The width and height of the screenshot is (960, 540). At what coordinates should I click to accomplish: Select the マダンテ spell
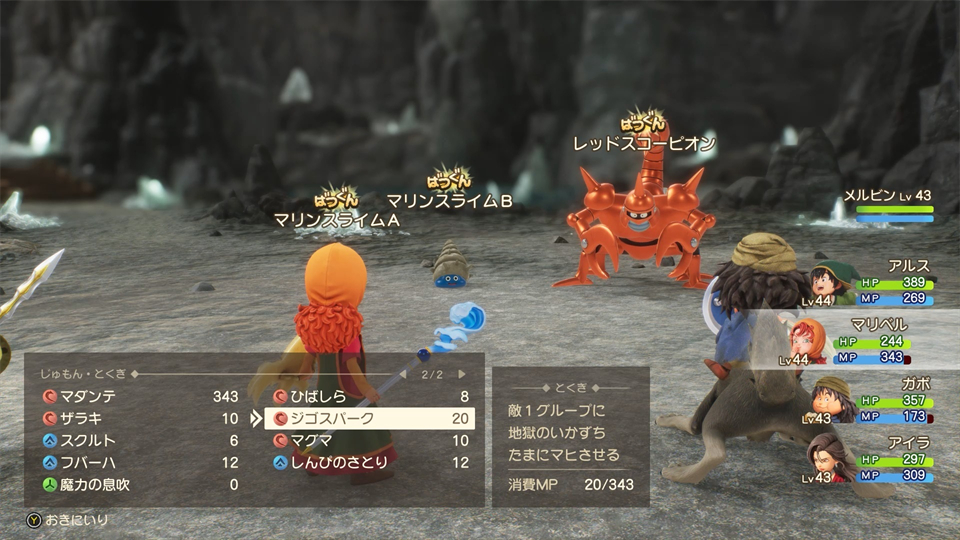[x=140, y=396]
